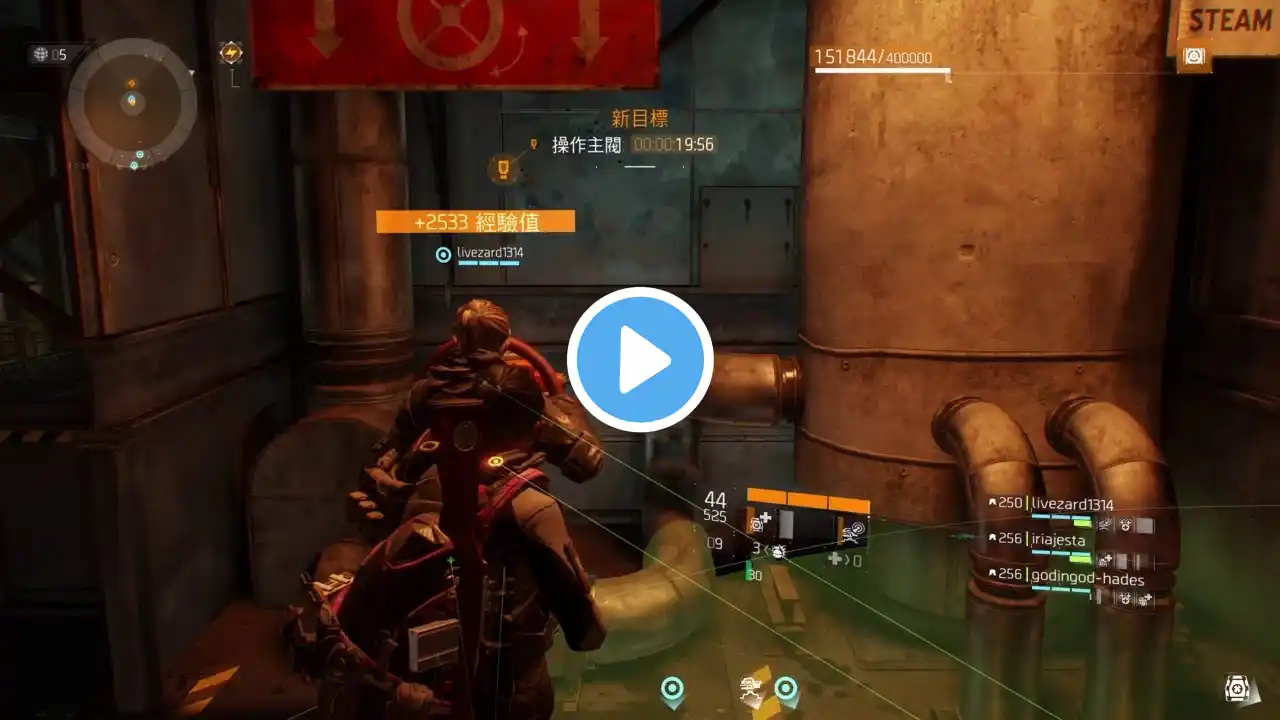The width and height of the screenshot is (1280, 720).
Task: Select the grenade count icon
Action: click(776, 551)
